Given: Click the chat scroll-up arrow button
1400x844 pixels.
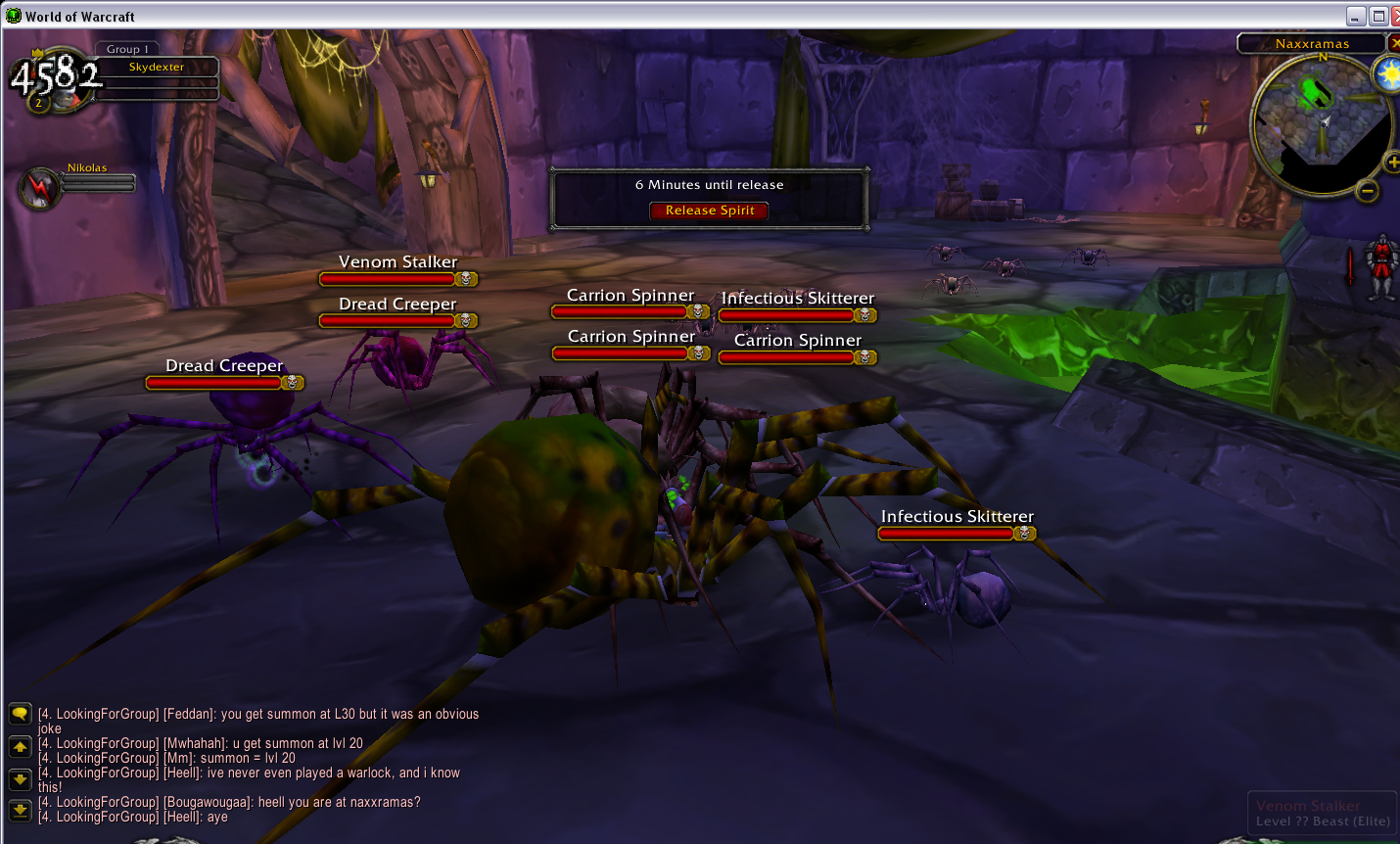Looking at the screenshot, I should 20,747.
